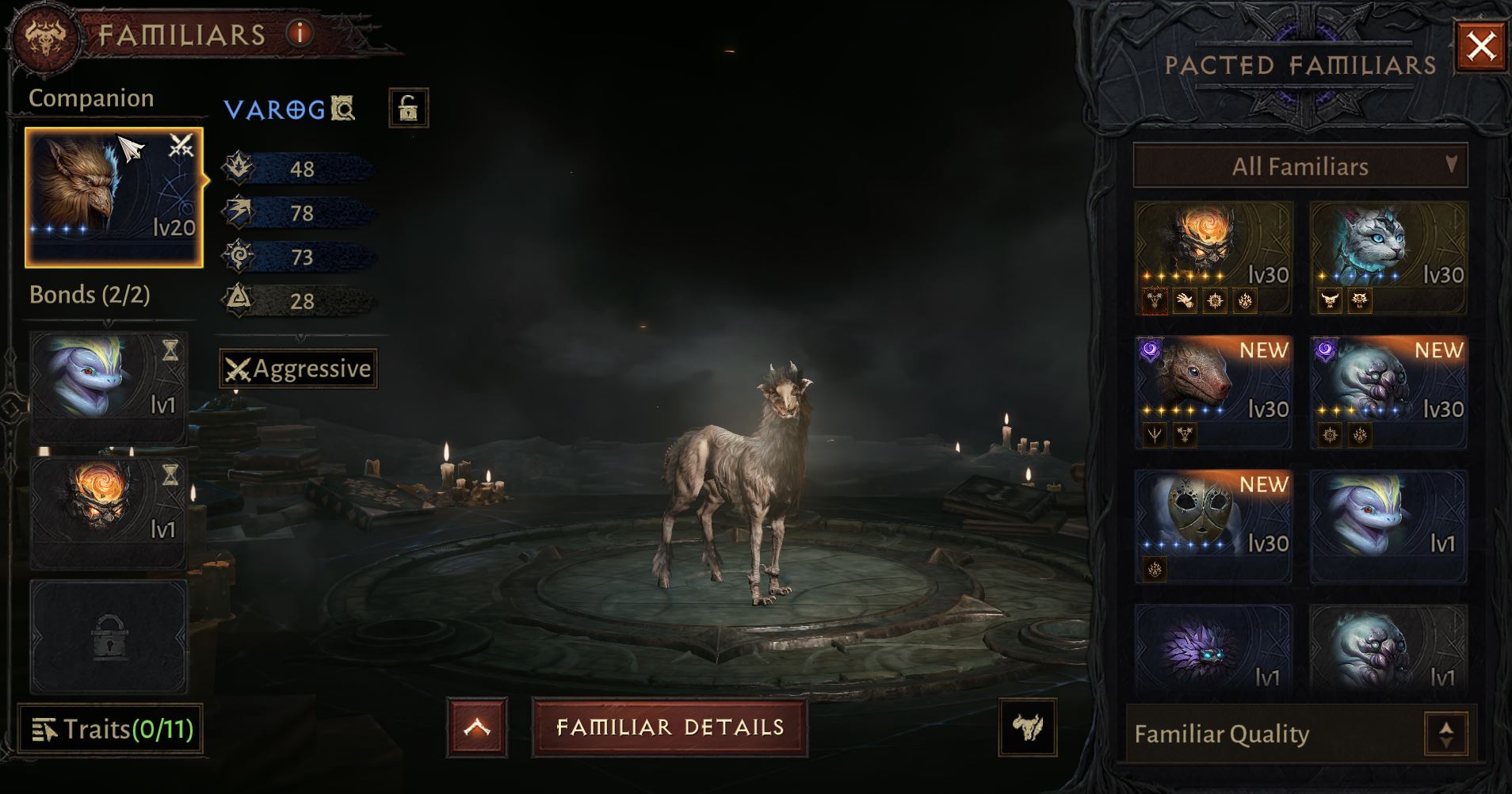Viewport: 1512px width, 794px height.
Task: Open the Traits (0/11) panel
Action: (x=110, y=729)
